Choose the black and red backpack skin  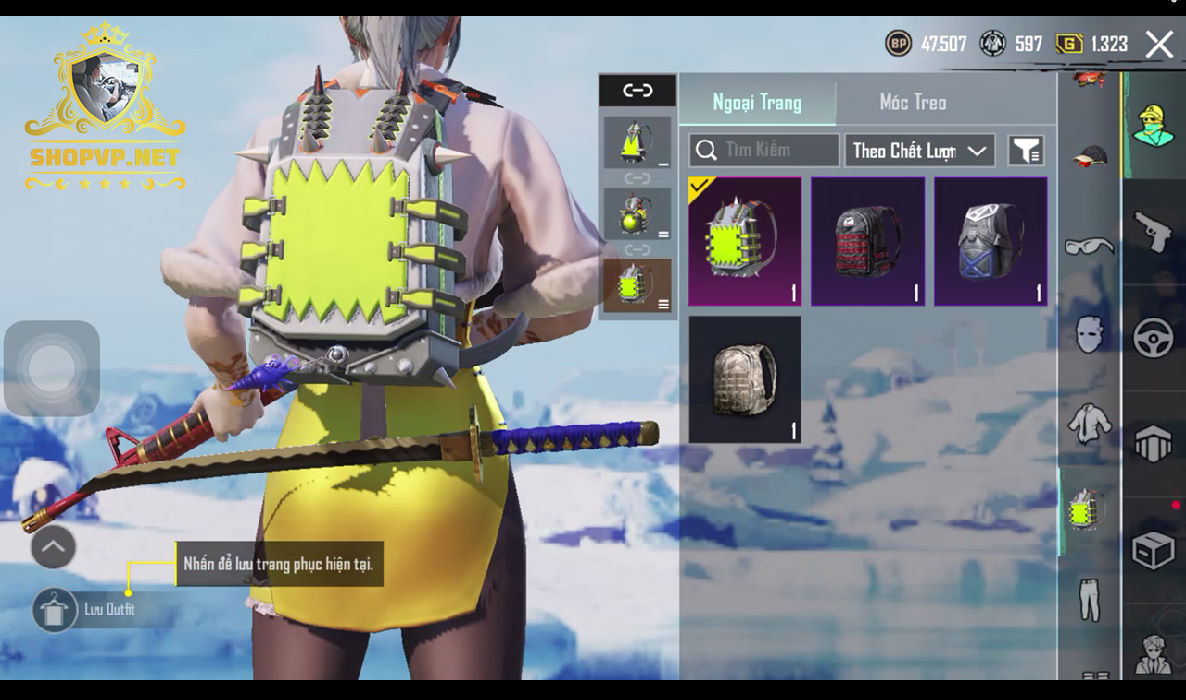coord(867,241)
